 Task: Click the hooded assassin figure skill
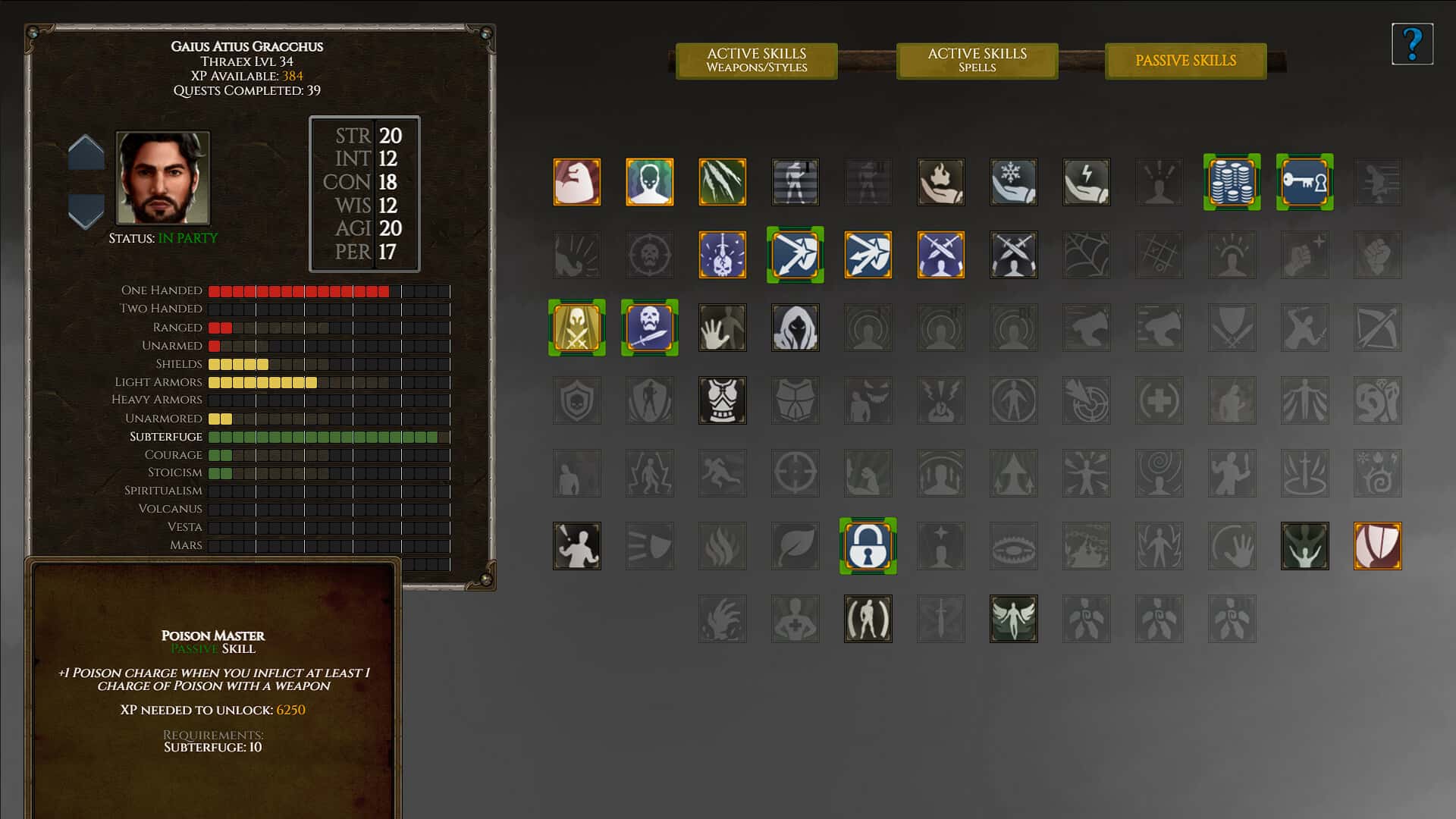point(795,328)
